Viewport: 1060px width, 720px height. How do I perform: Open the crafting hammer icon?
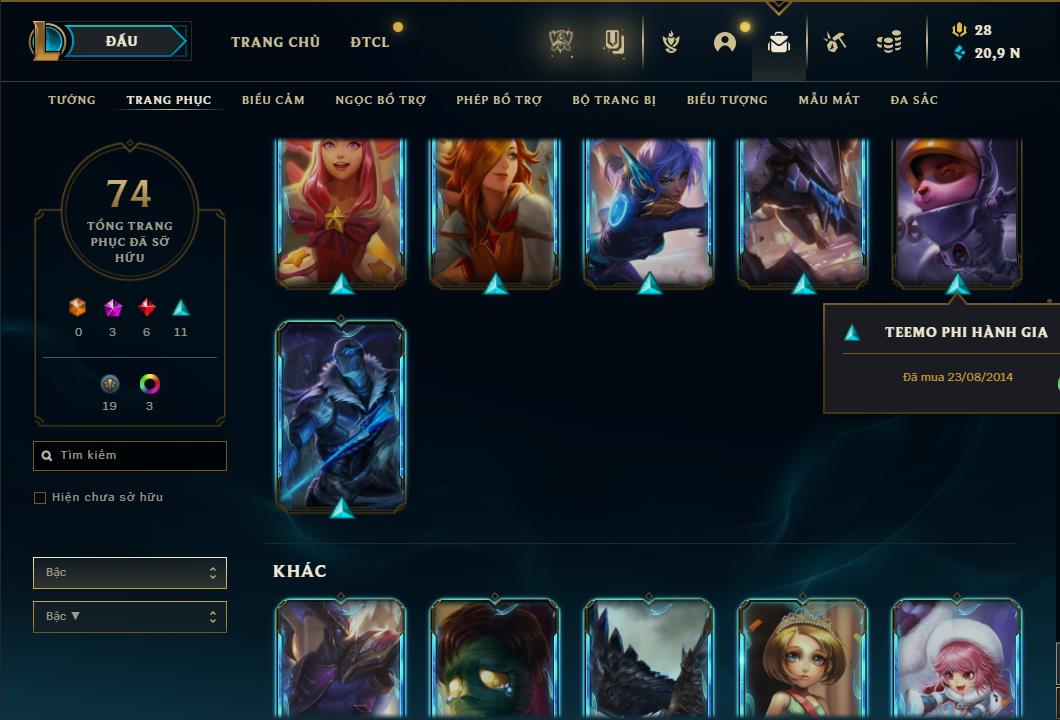[x=835, y=42]
